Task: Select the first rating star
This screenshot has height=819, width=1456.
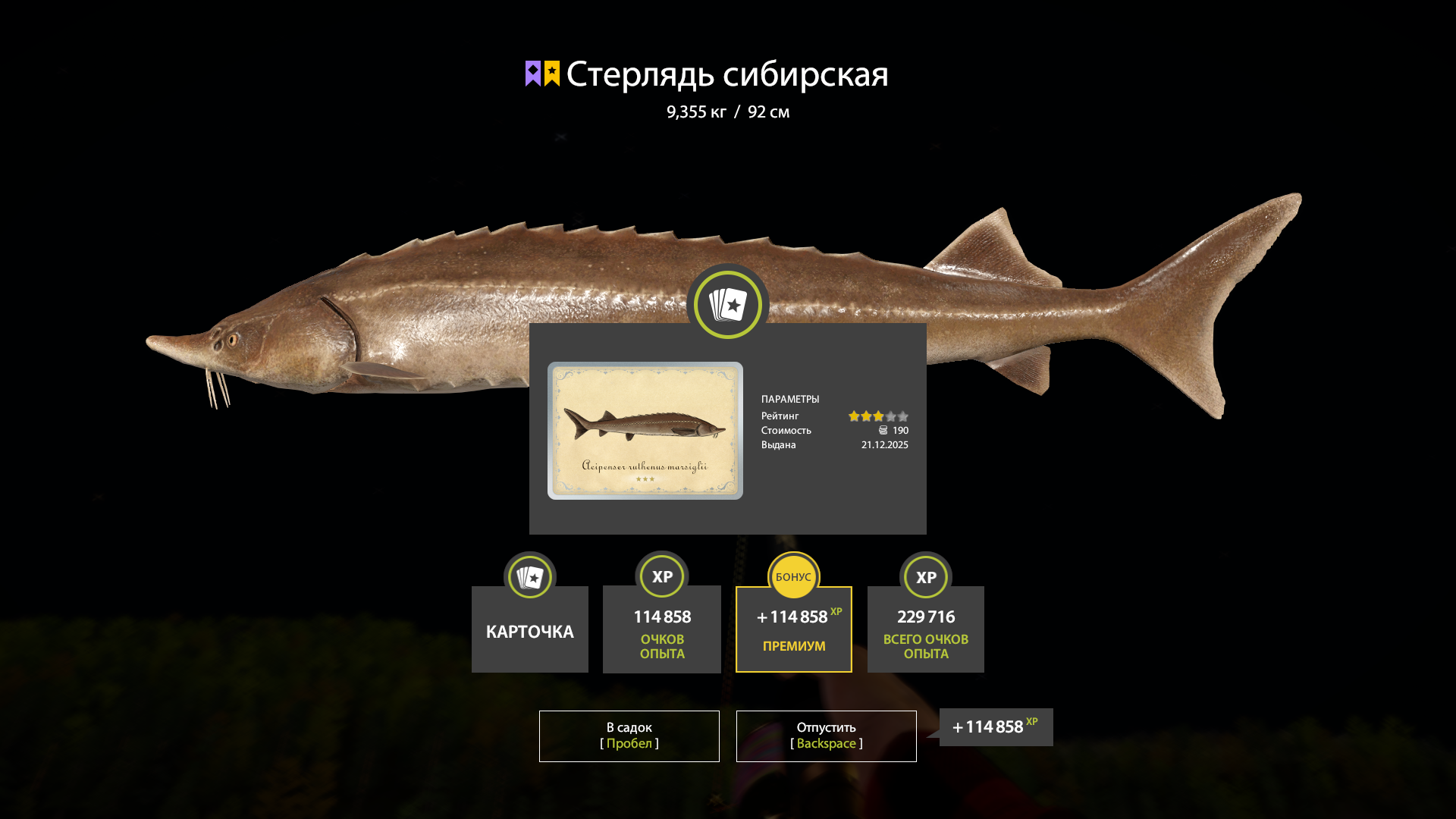Action: 854,416
